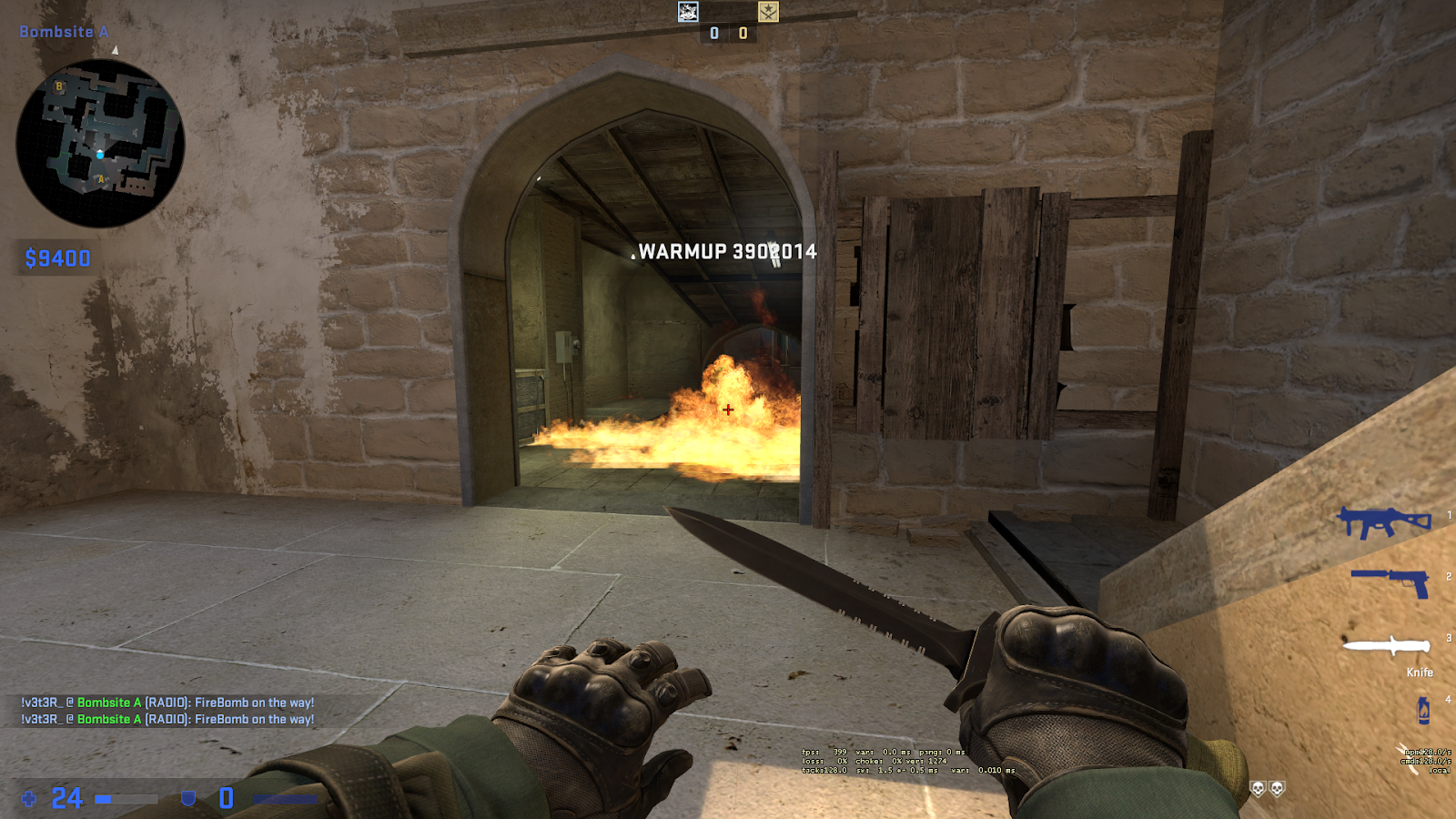Click the circular radar minimap

(100, 143)
